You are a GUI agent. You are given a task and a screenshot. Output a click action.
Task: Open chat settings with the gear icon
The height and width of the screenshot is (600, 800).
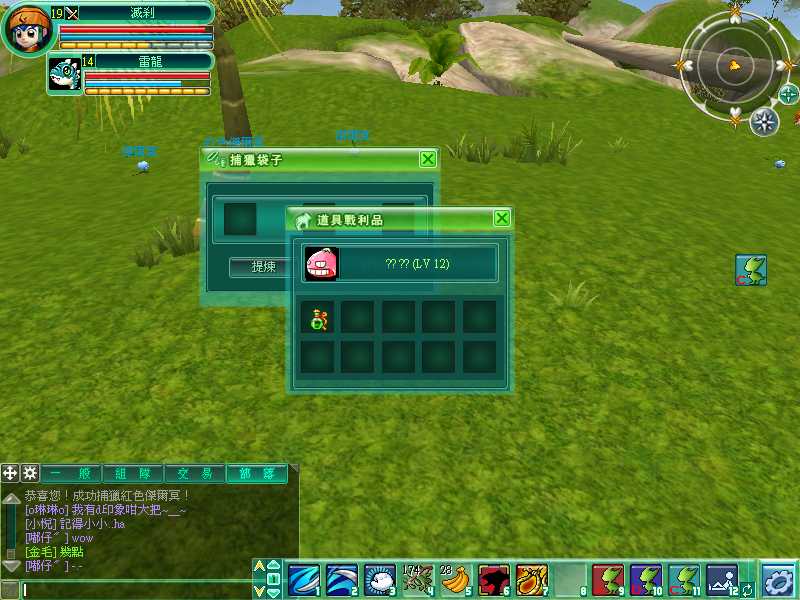(30, 473)
